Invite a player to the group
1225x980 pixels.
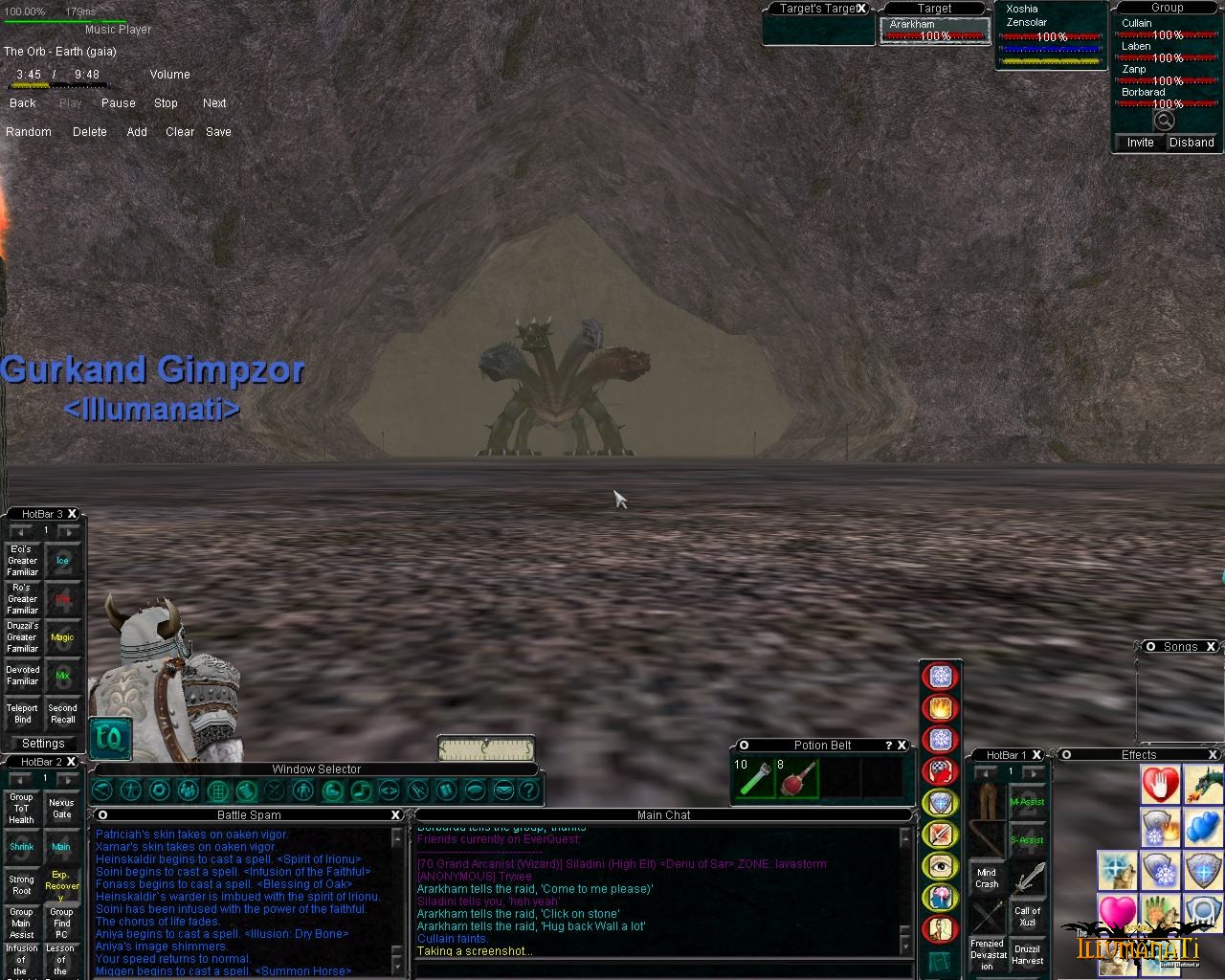pyautogui.click(x=1140, y=143)
